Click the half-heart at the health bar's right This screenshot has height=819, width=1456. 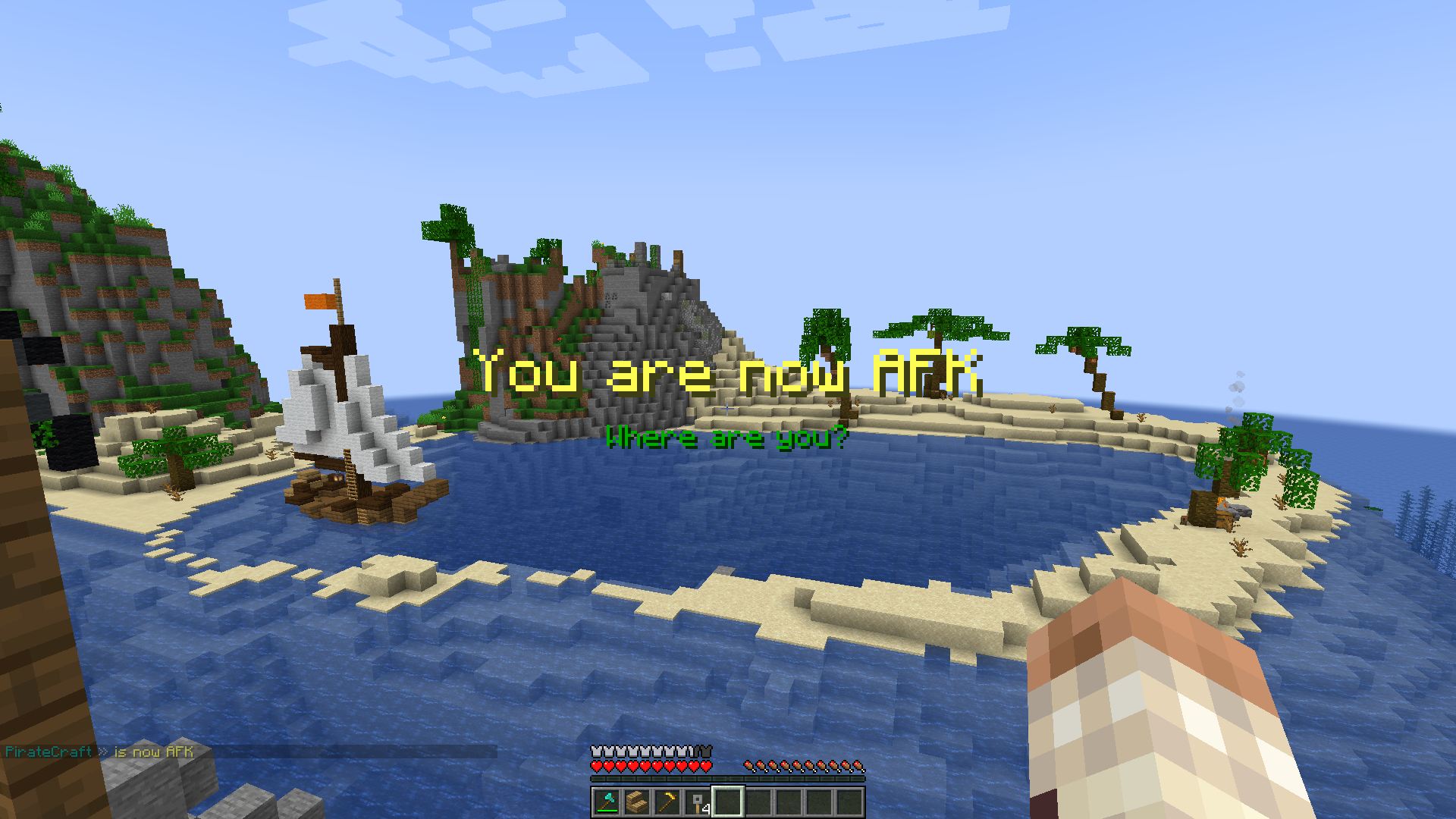707,767
